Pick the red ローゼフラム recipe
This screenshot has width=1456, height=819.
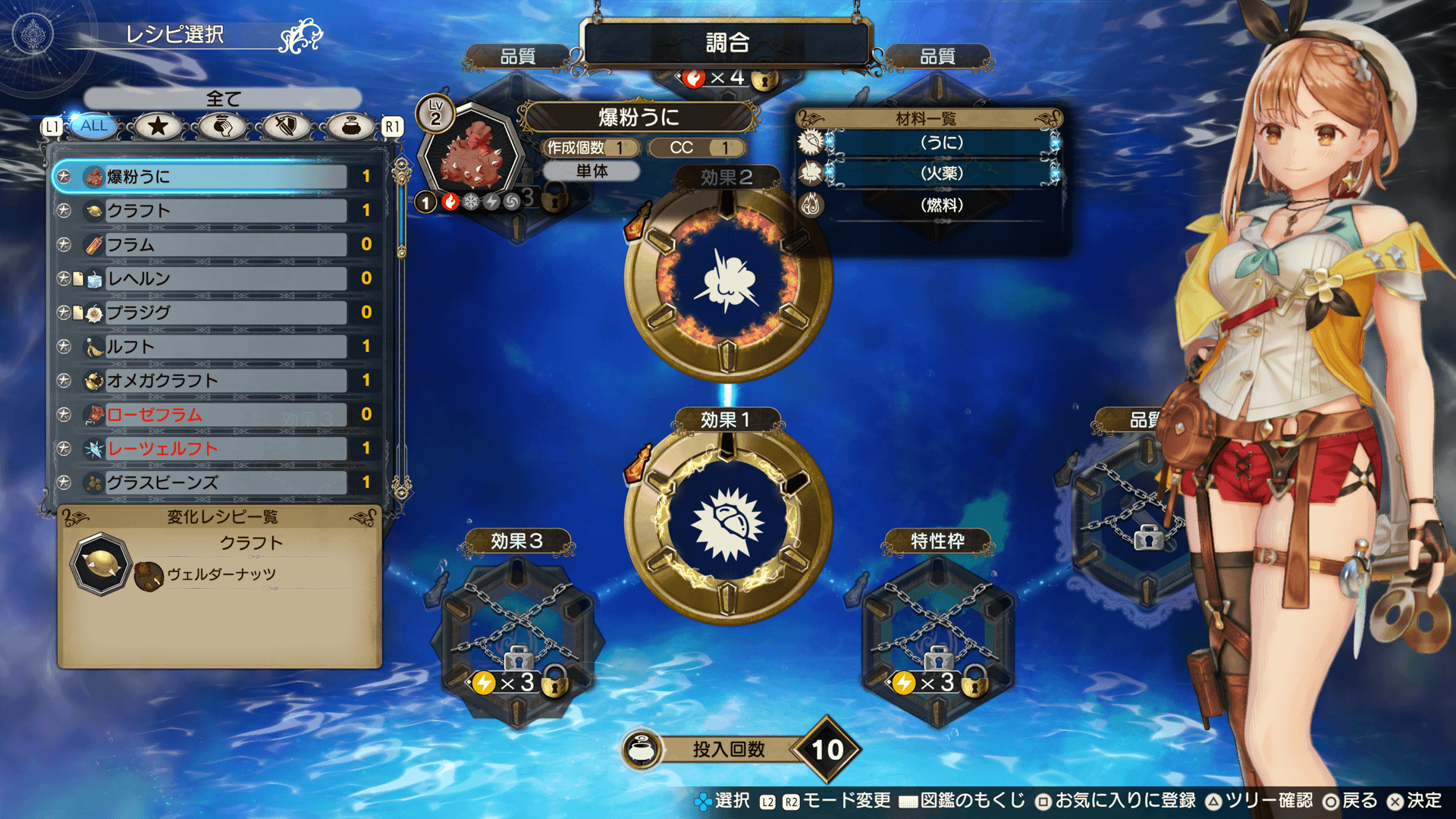[220, 414]
